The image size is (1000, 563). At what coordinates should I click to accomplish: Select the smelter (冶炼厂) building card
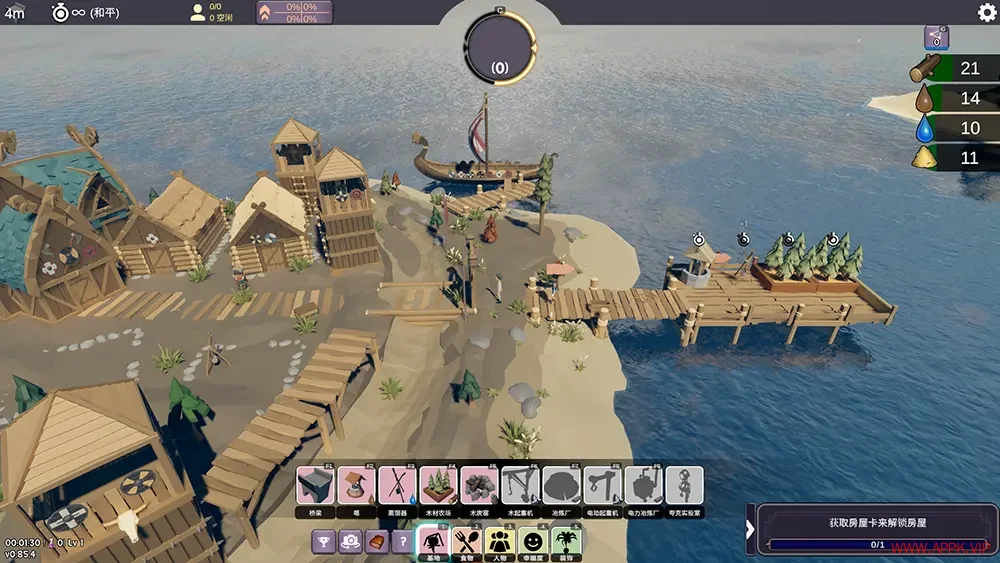562,486
